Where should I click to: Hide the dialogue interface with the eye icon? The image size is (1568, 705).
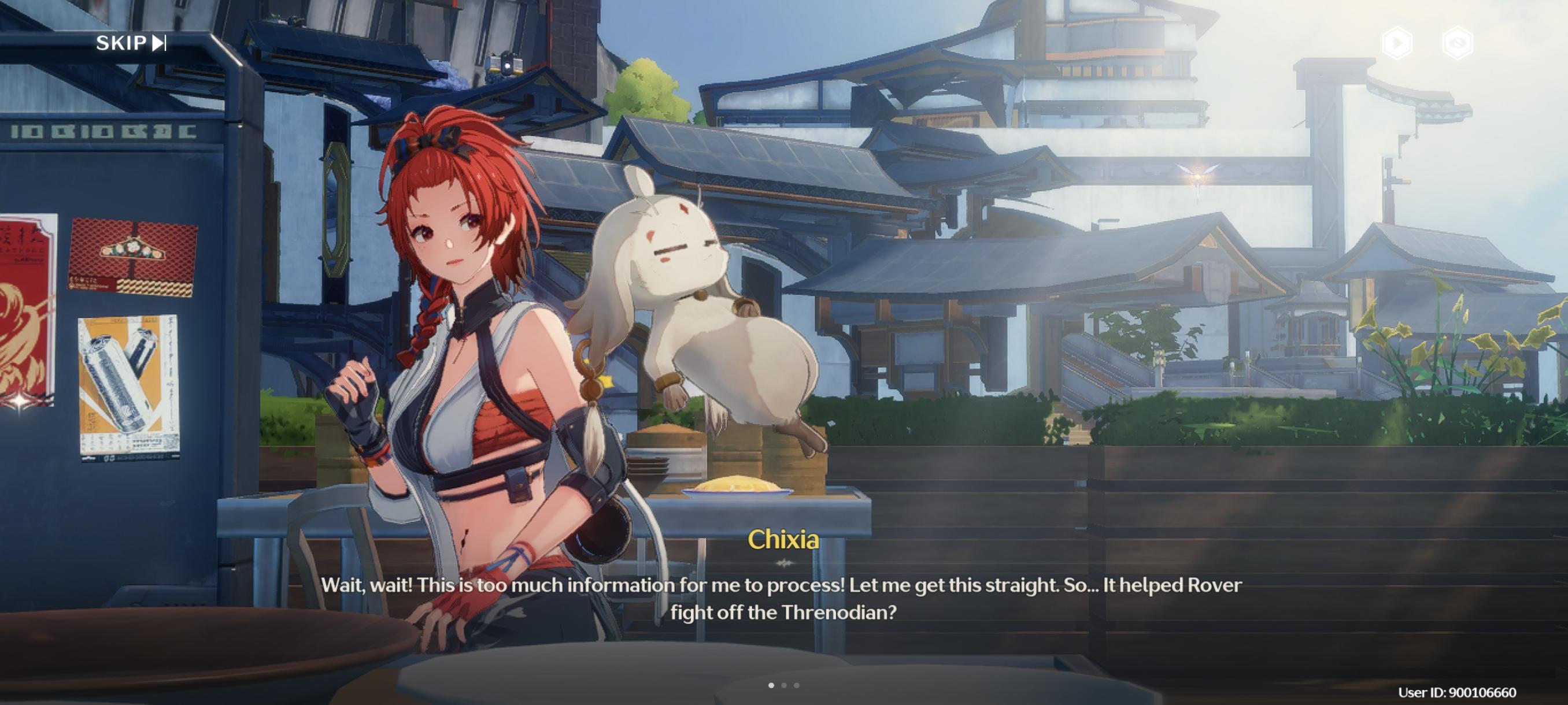(x=1457, y=43)
